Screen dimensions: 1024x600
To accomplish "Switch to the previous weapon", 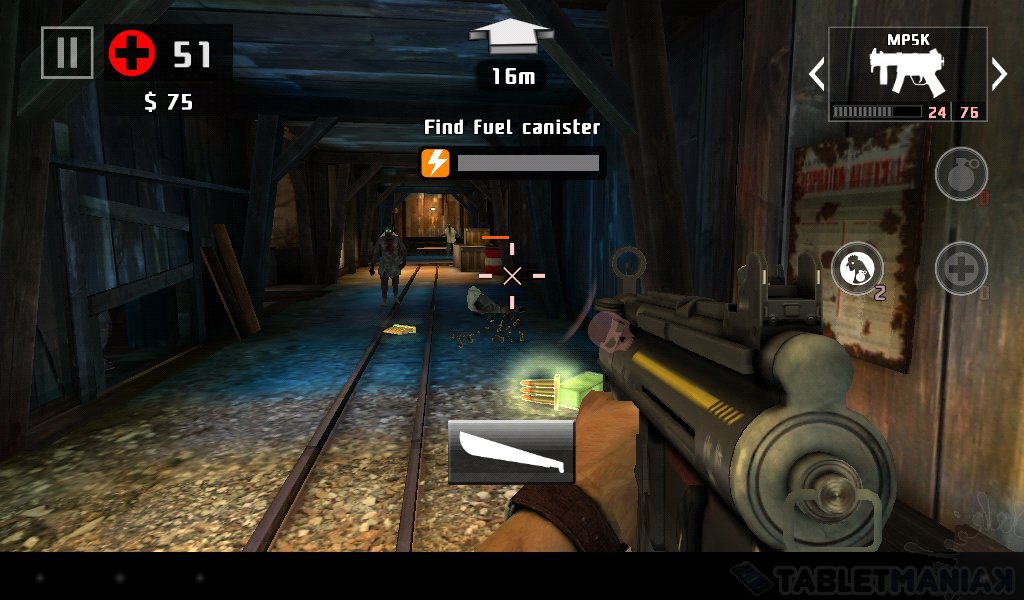I will 817,74.
